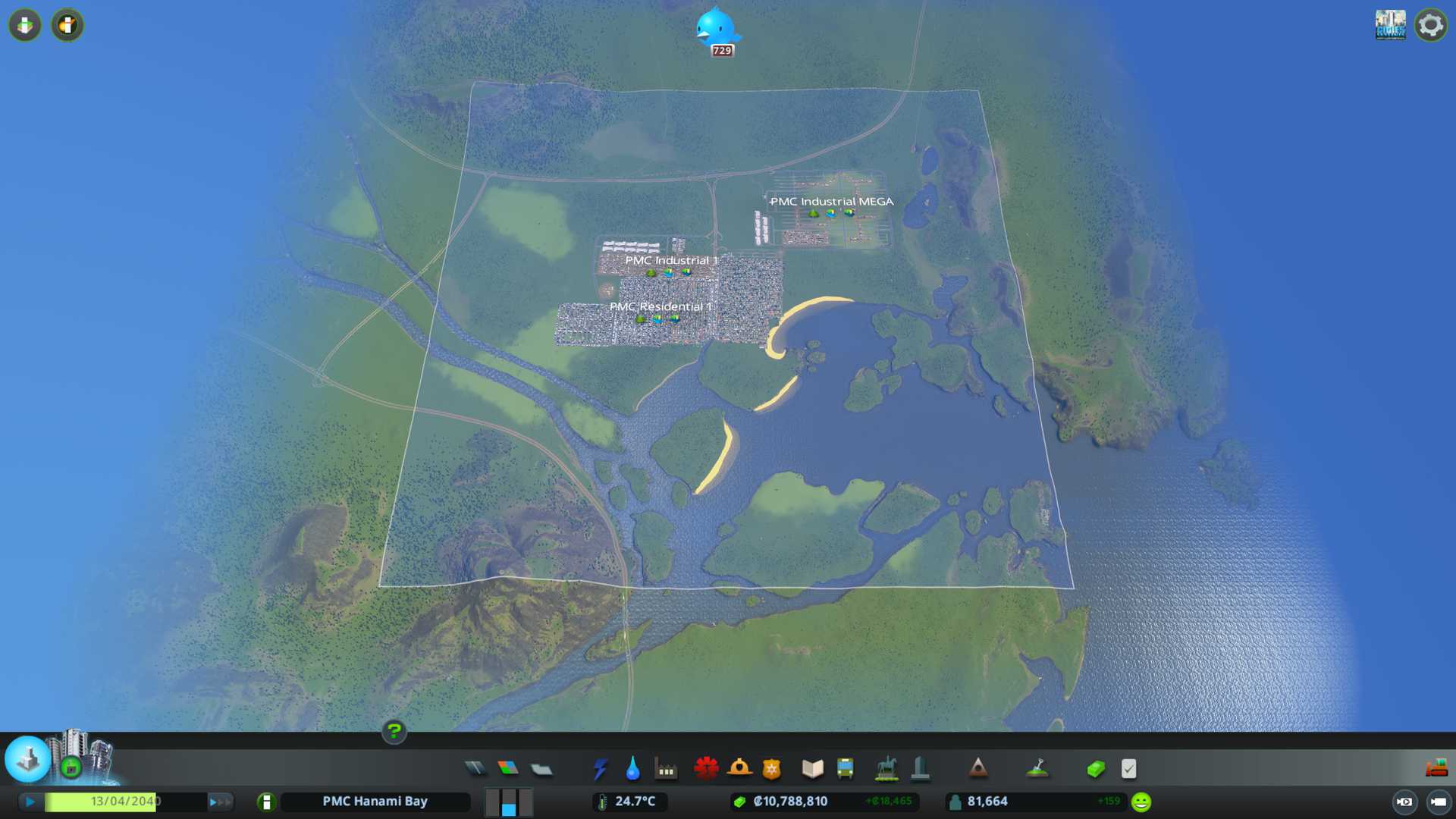Open the gear options menu

pyautogui.click(x=1430, y=25)
